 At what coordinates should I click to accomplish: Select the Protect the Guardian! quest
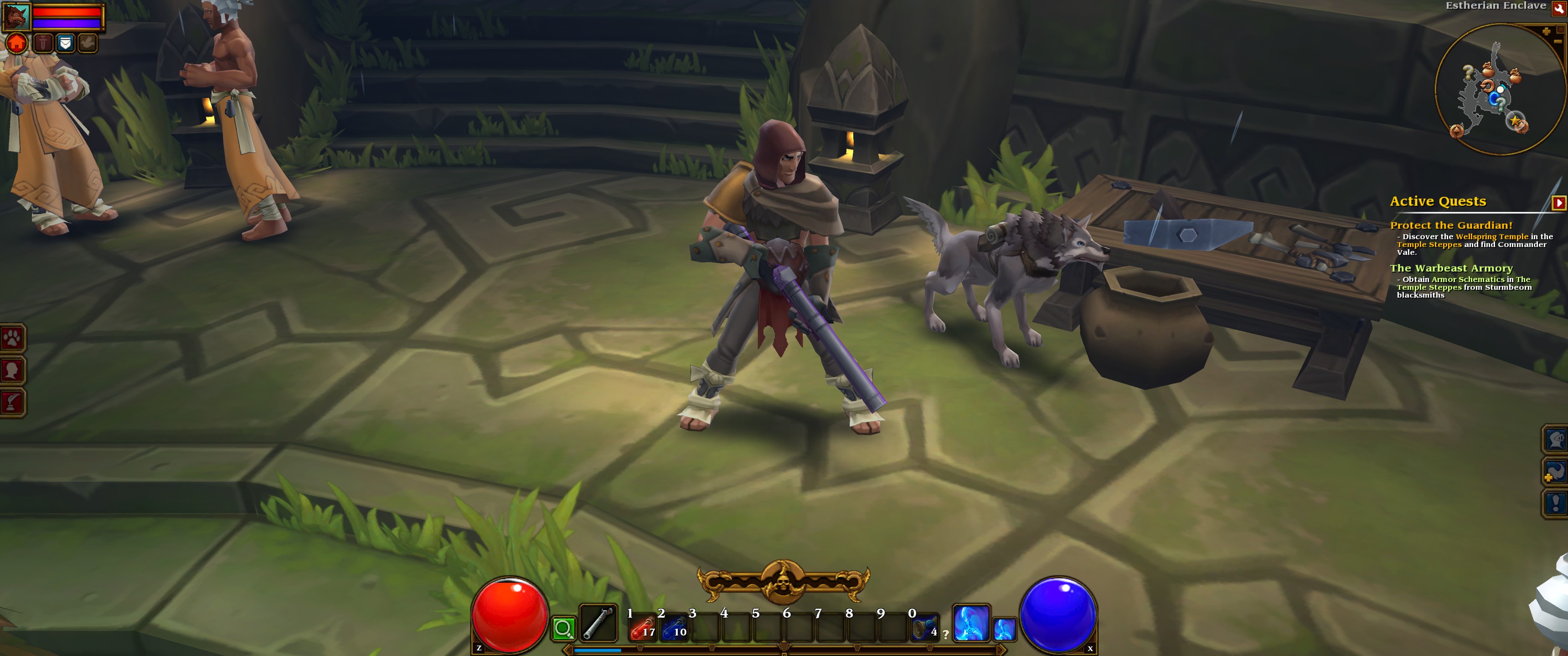[x=1450, y=225]
